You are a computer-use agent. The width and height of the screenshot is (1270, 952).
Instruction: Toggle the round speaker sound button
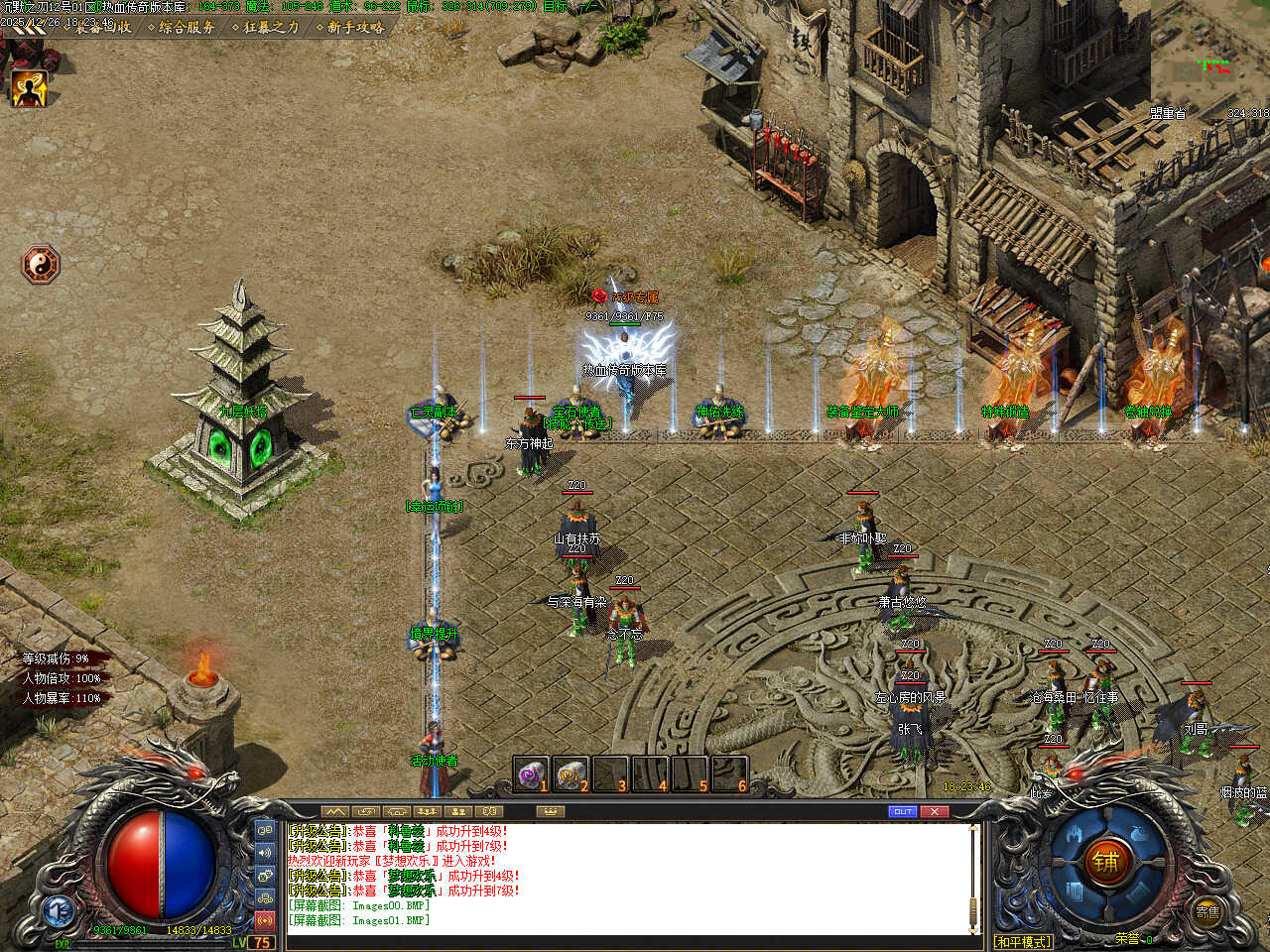(x=265, y=853)
